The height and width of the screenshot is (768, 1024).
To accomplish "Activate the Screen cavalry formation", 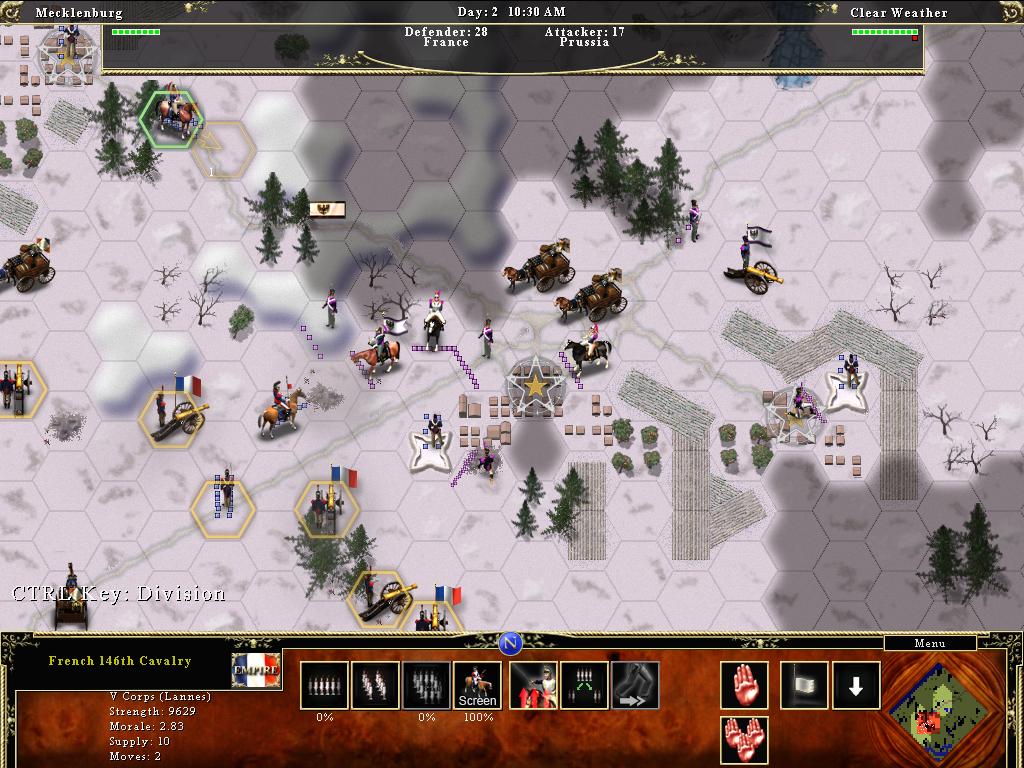I will click(x=477, y=686).
